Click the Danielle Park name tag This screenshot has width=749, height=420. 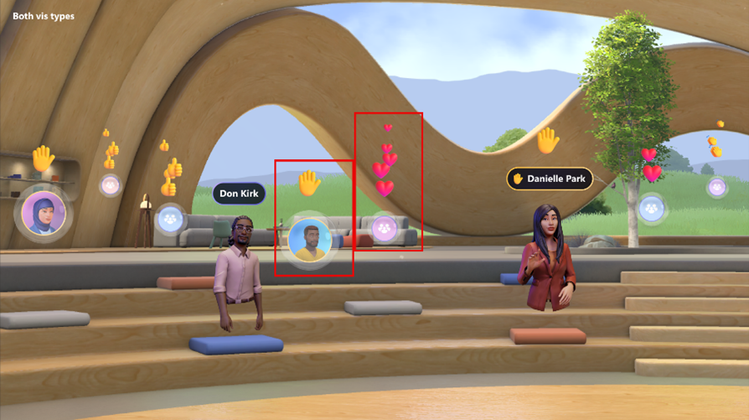click(549, 179)
